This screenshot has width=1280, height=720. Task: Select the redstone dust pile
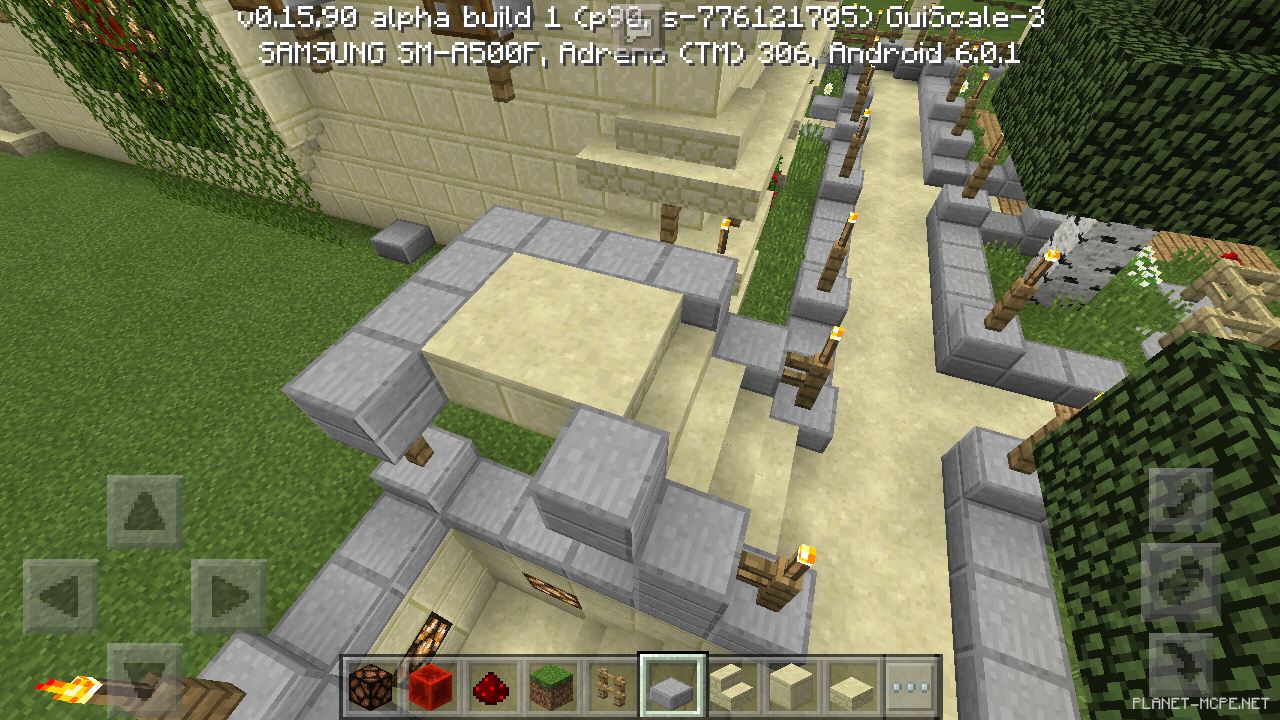(x=489, y=688)
